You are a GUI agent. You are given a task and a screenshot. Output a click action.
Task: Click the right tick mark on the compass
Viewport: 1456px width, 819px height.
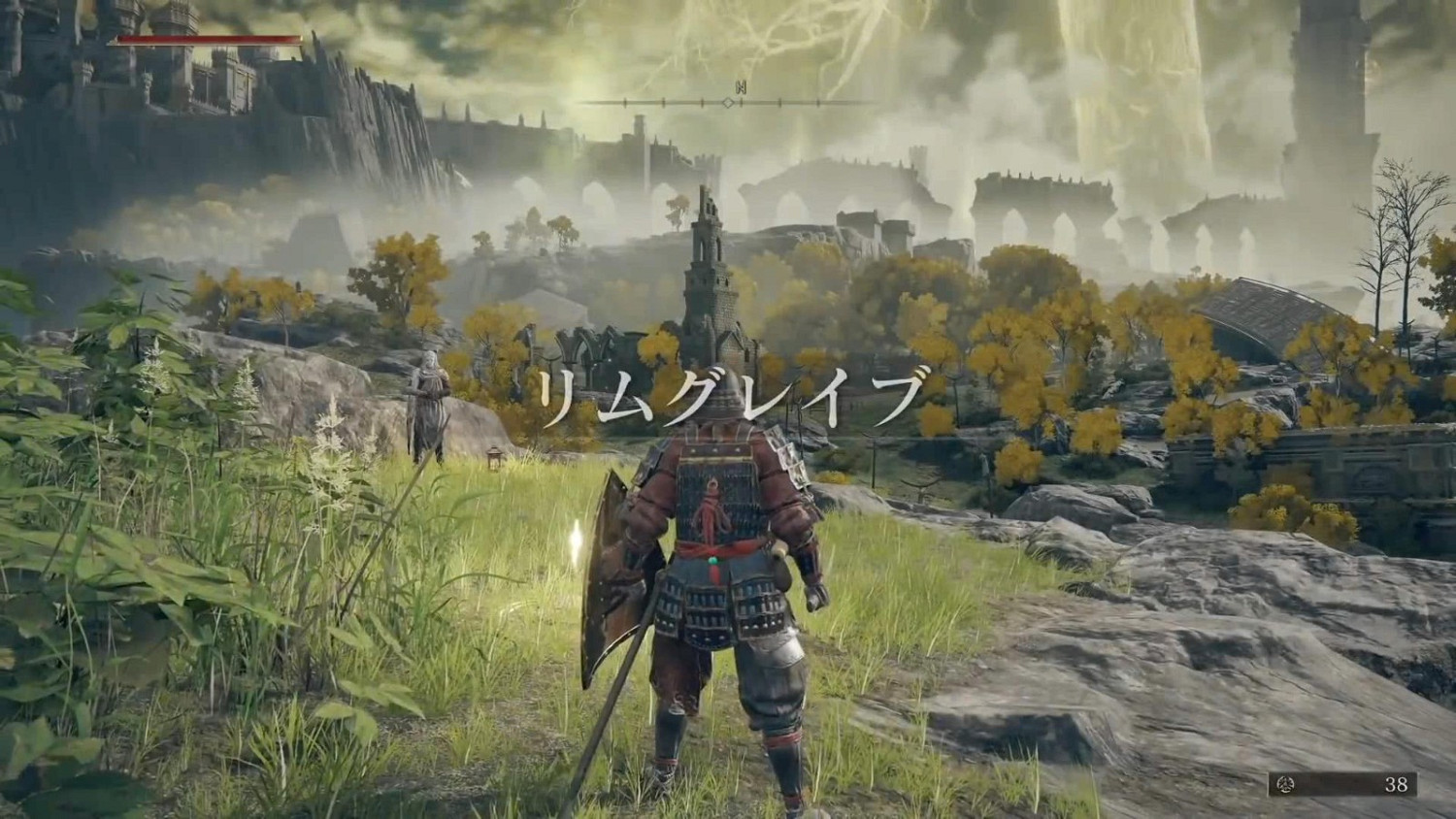click(x=778, y=102)
